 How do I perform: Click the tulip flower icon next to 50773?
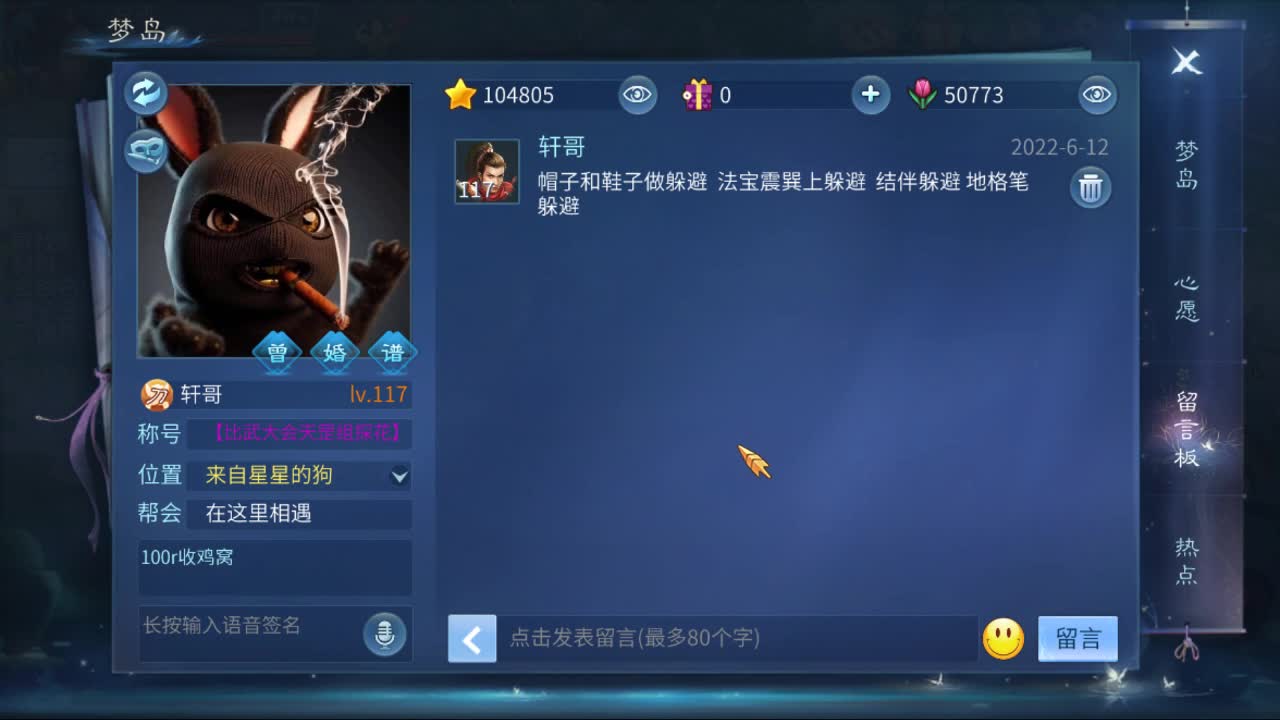pyautogui.click(x=925, y=94)
